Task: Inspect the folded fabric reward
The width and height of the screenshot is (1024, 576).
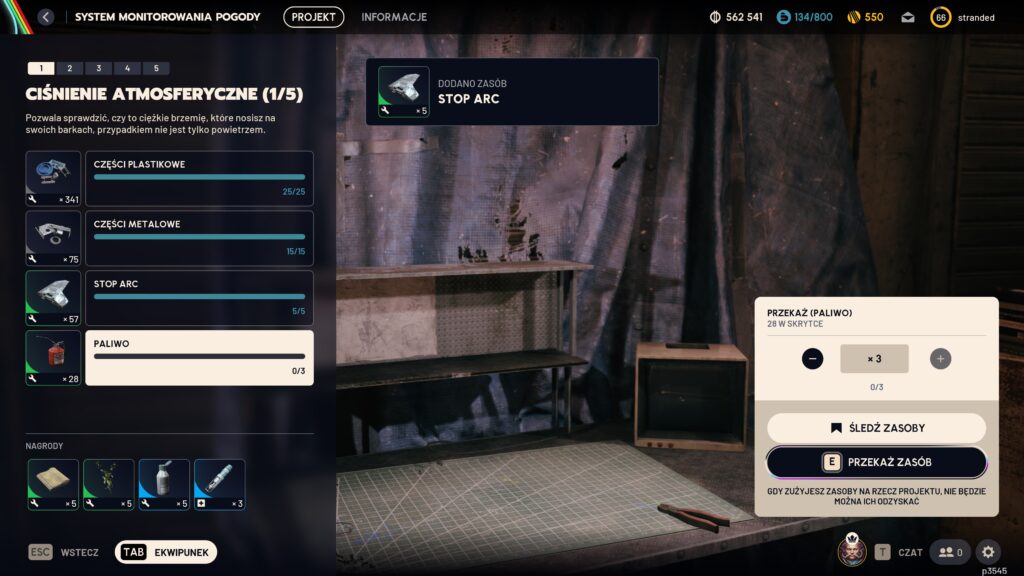Action: pyautogui.click(x=53, y=485)
